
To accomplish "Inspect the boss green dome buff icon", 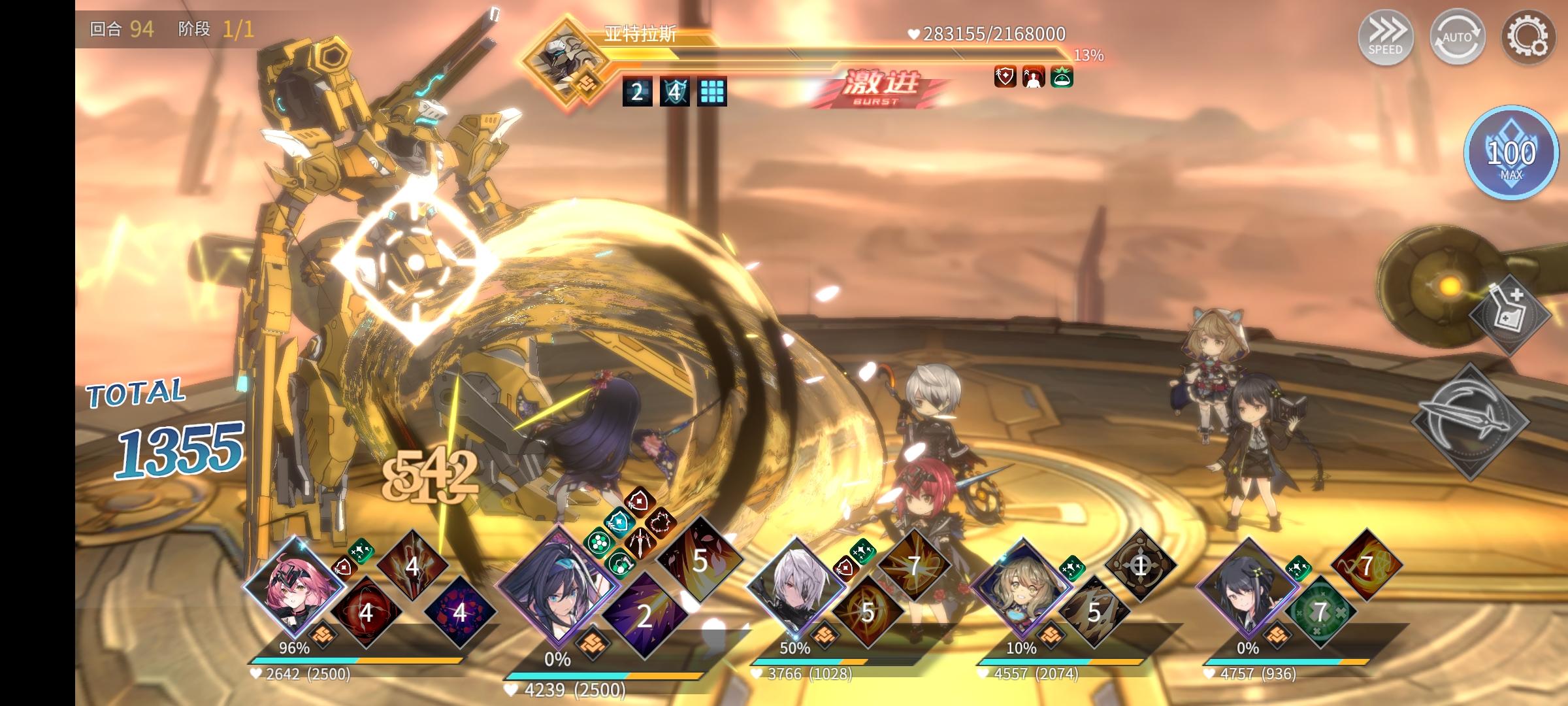I will click(1062, 78).
